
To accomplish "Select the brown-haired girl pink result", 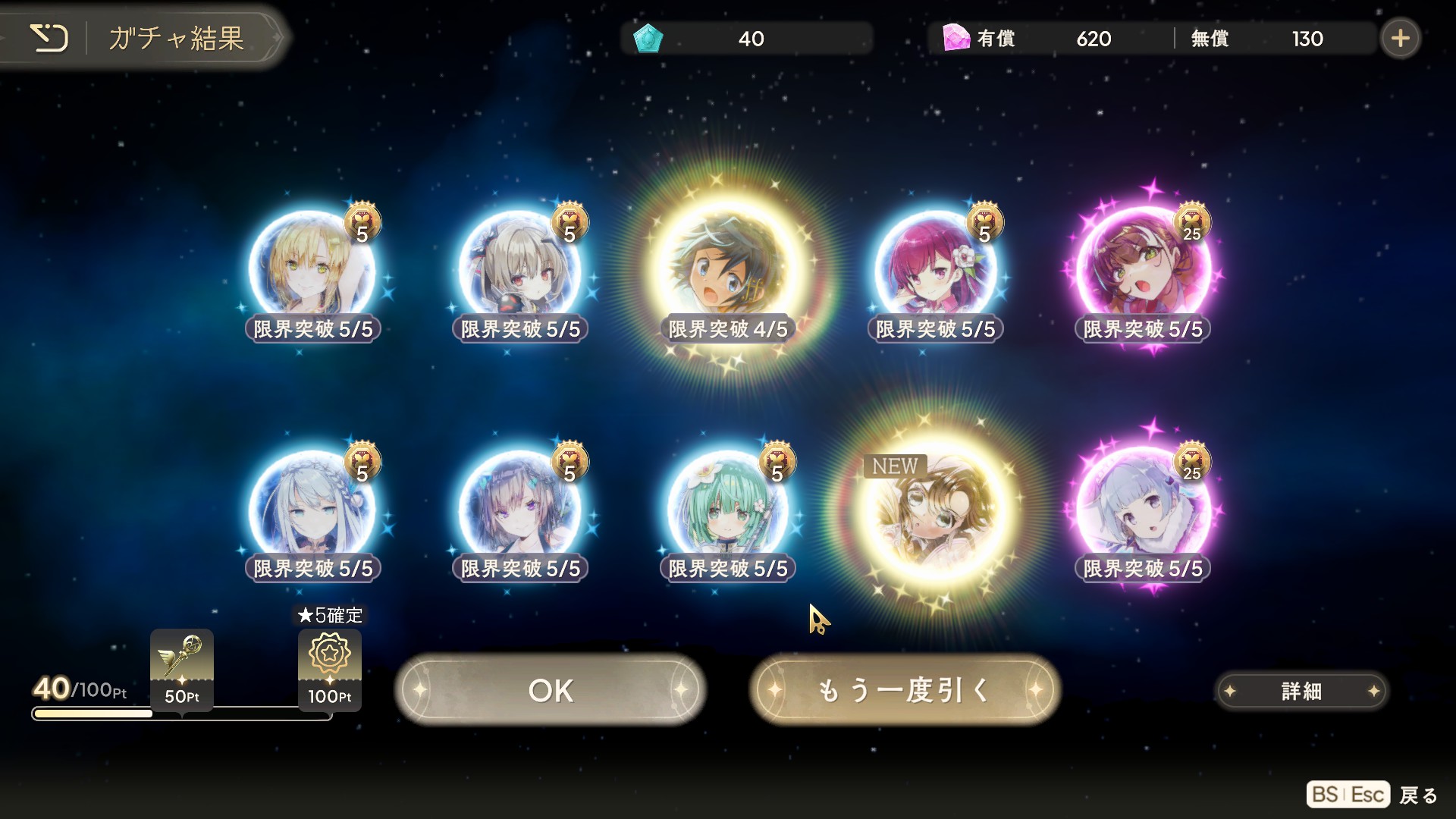I will pos(1142,269).
